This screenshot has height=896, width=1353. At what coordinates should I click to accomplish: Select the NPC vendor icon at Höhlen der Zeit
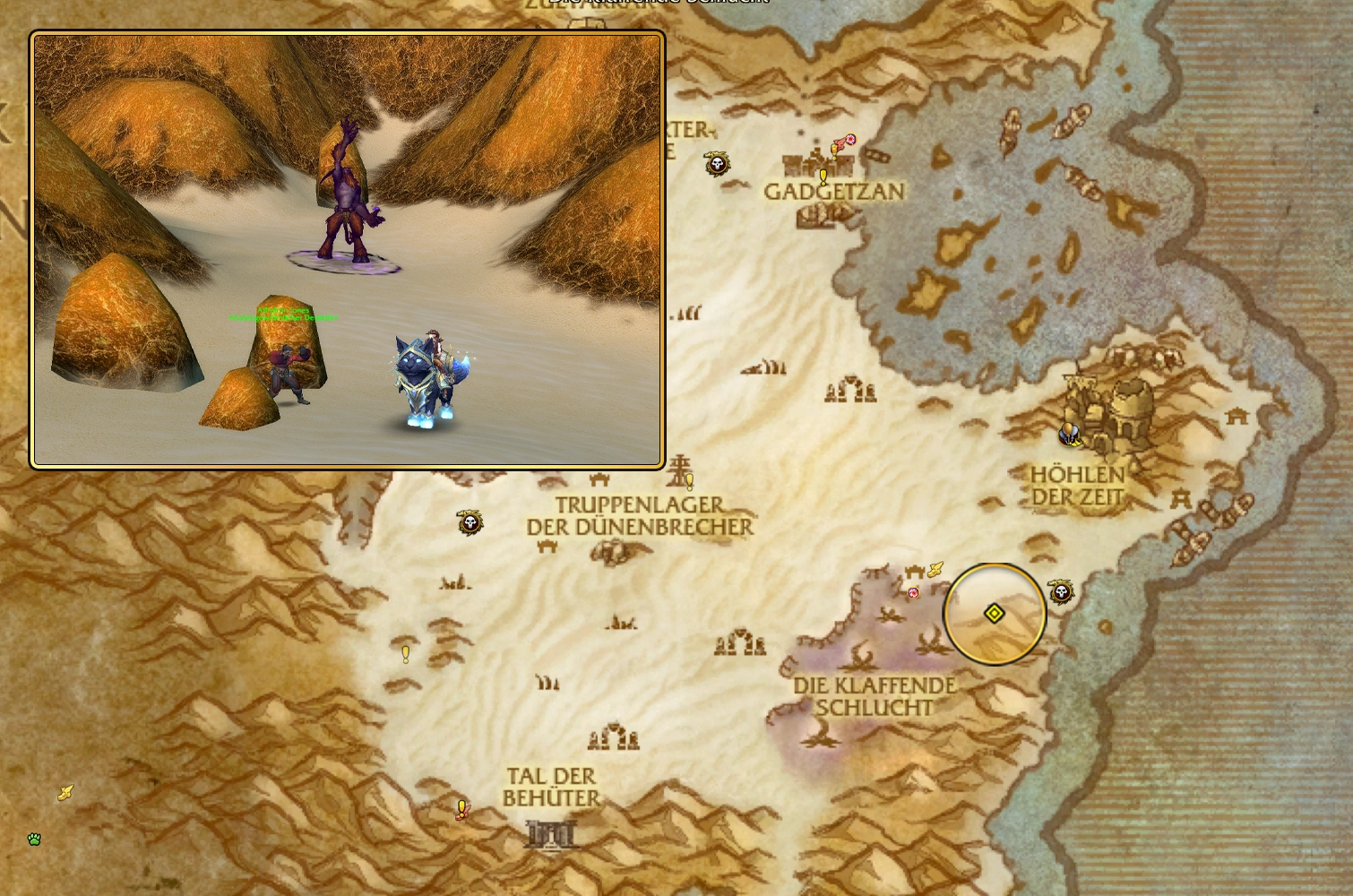[x=1070, y=434]
